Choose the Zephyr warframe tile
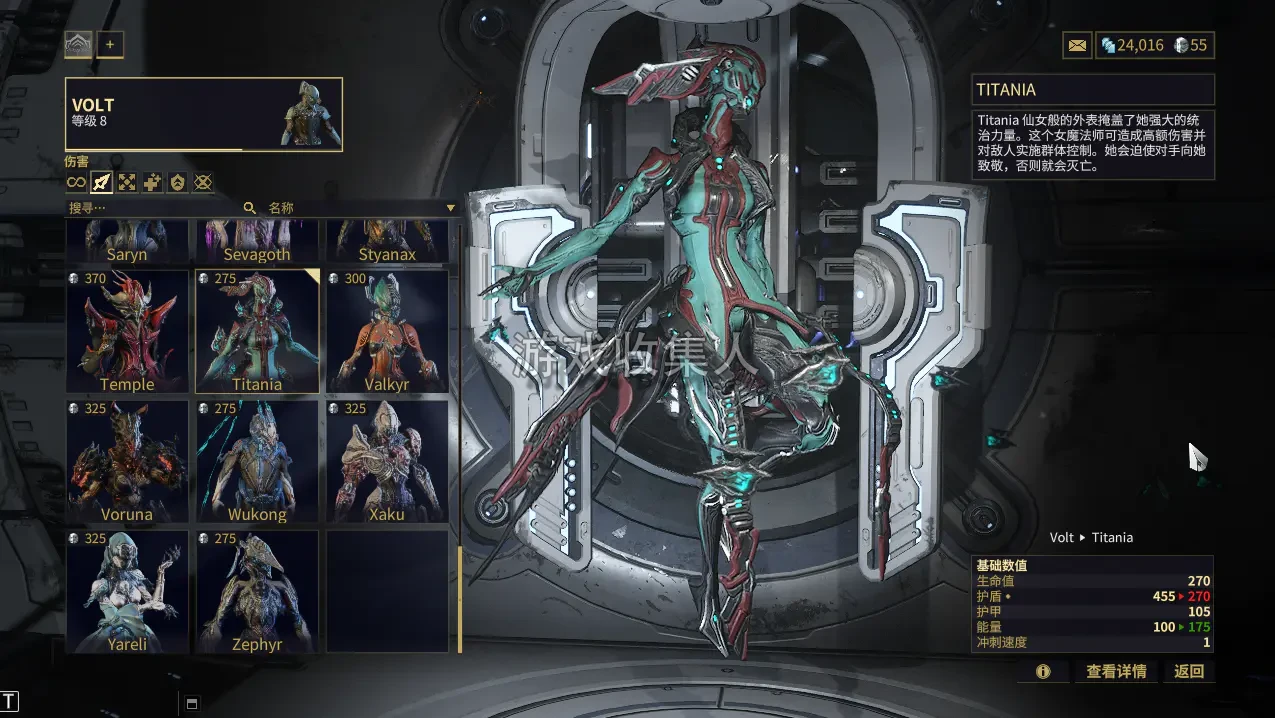The height and width of the screenshot is (718, 1275). [257, 591]
